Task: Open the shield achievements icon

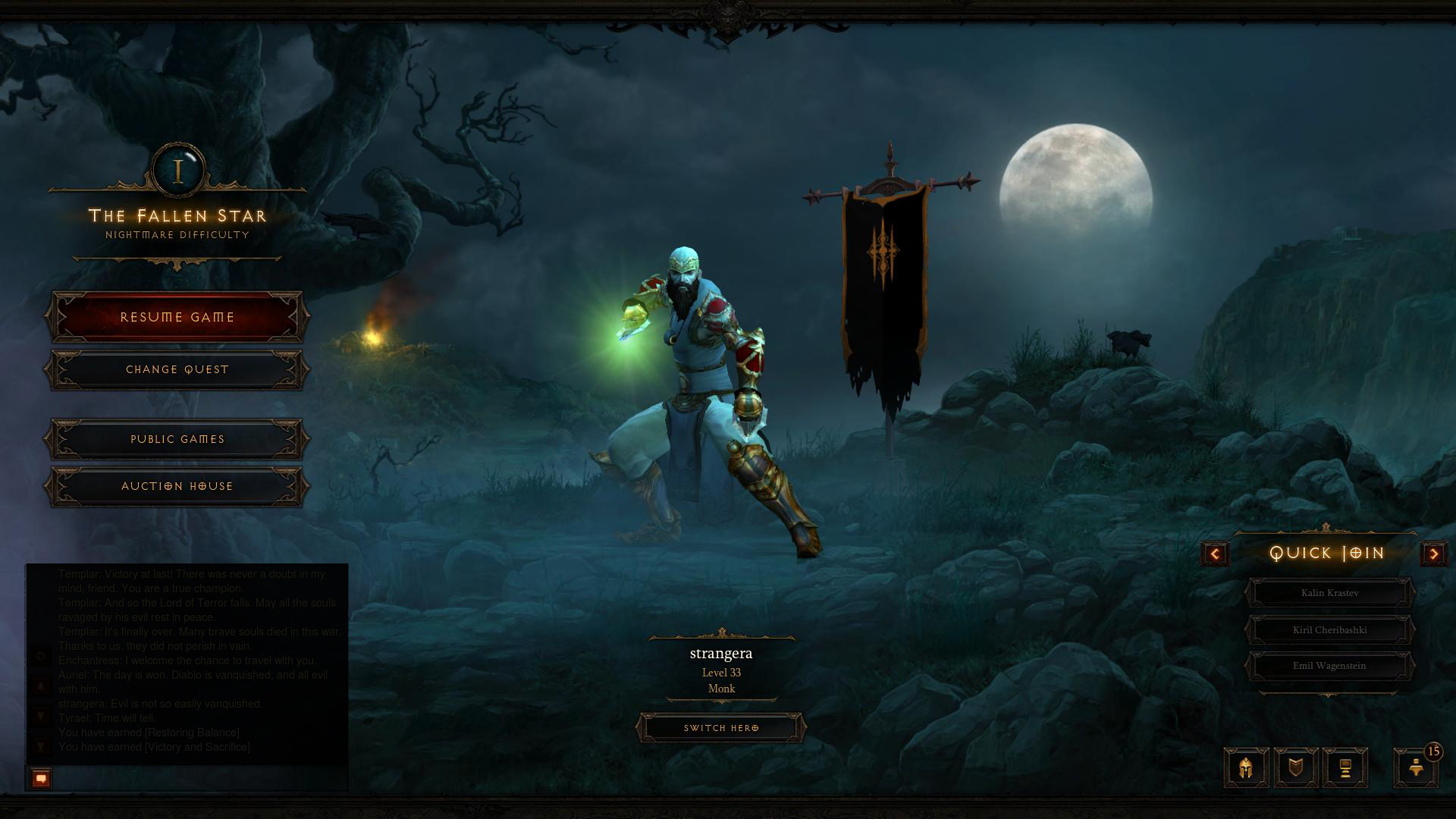Action: (x=1296, y=768)
